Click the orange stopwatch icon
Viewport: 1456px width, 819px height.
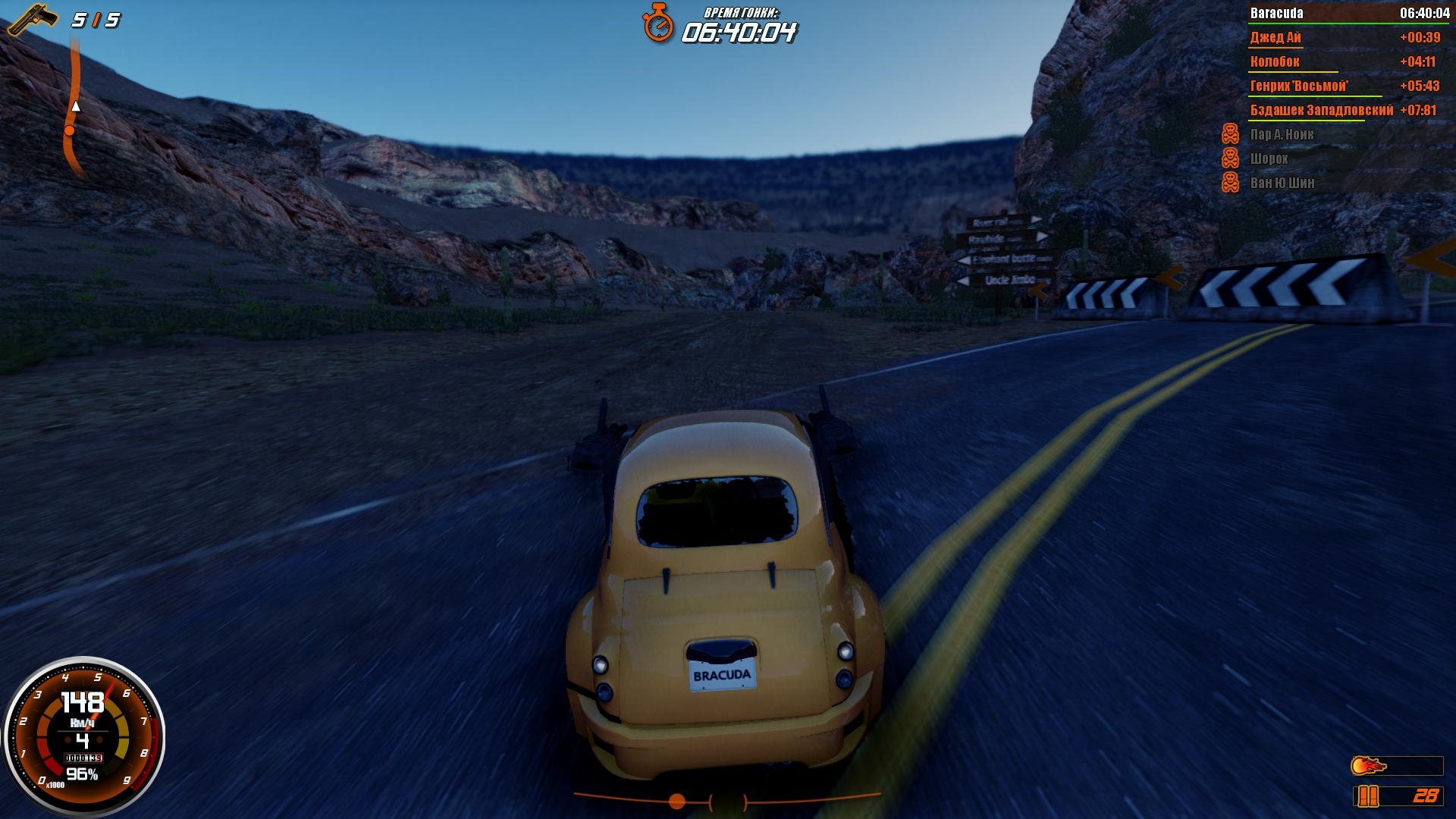658,23
